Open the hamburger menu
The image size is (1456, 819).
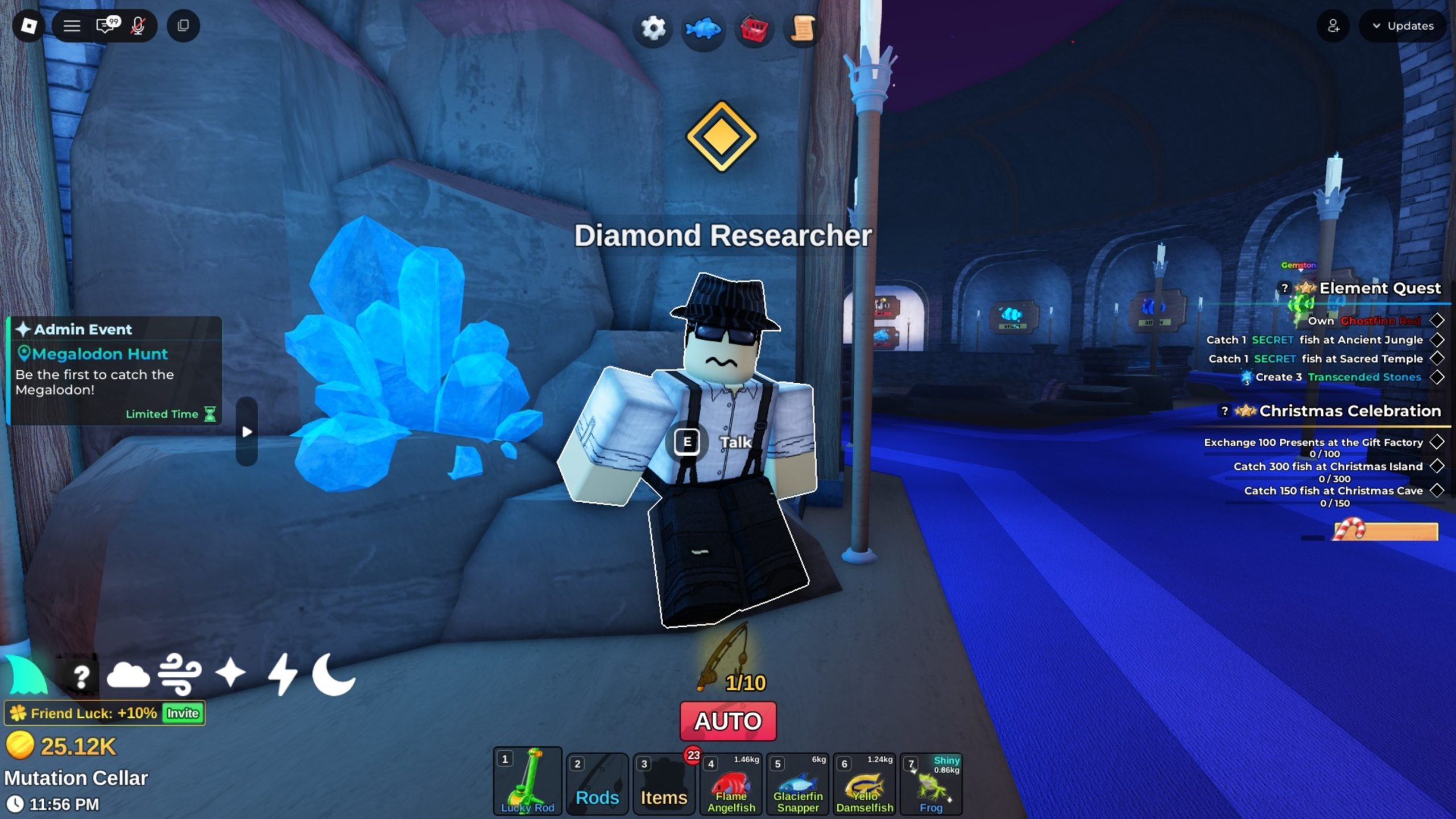[x=72, y=26]
